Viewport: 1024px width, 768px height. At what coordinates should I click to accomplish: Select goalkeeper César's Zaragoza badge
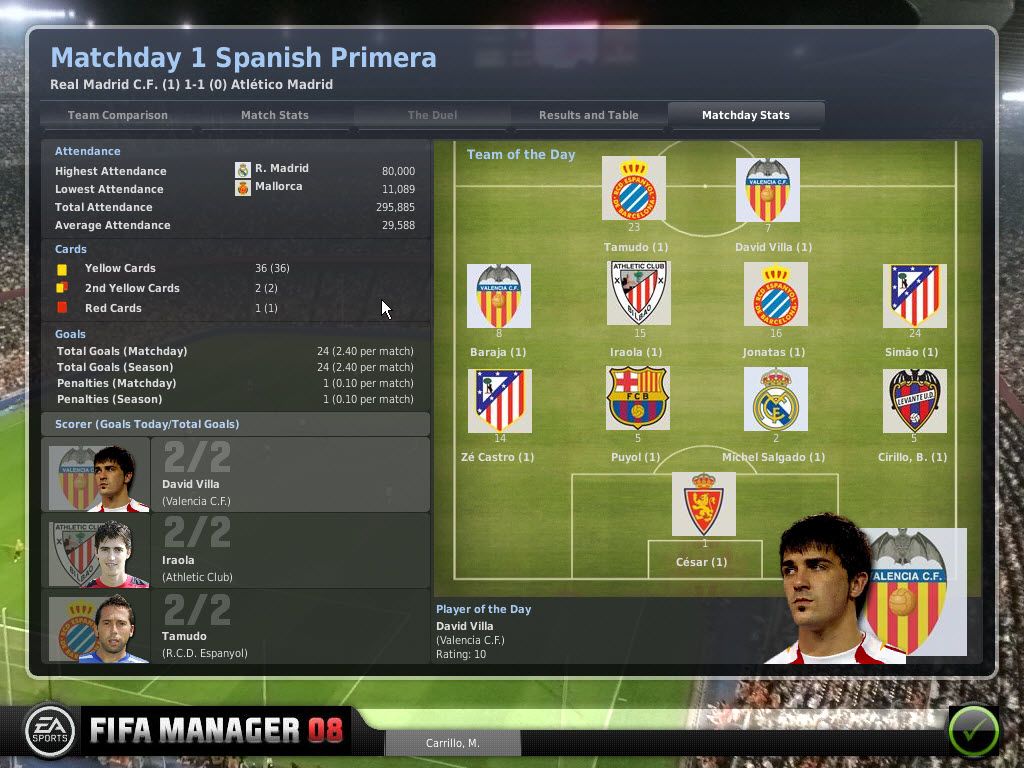click(703, 505)
